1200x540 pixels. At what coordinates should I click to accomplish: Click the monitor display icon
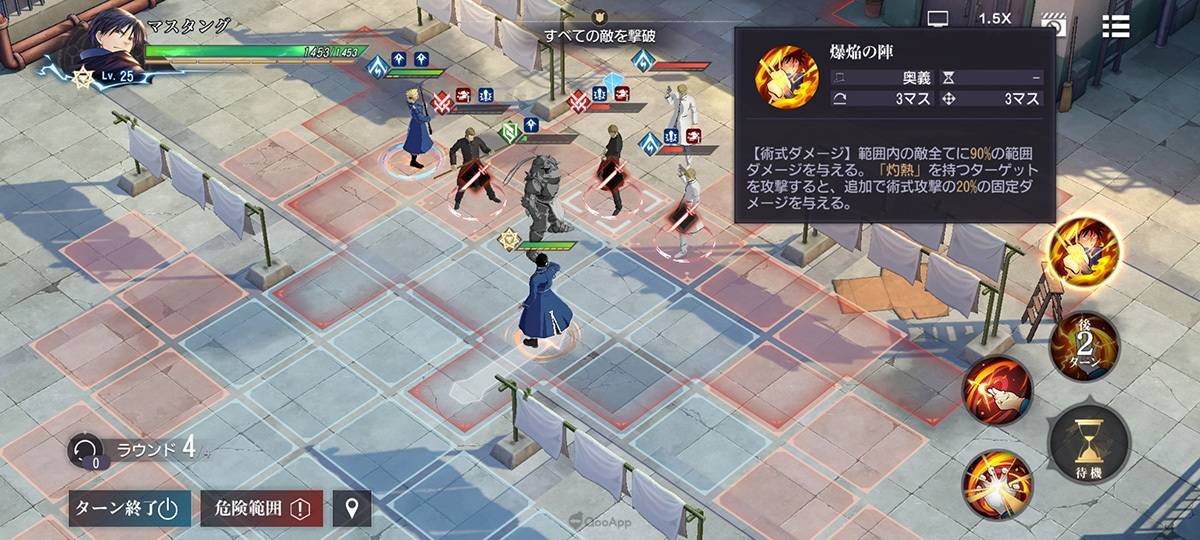[937, 19]
